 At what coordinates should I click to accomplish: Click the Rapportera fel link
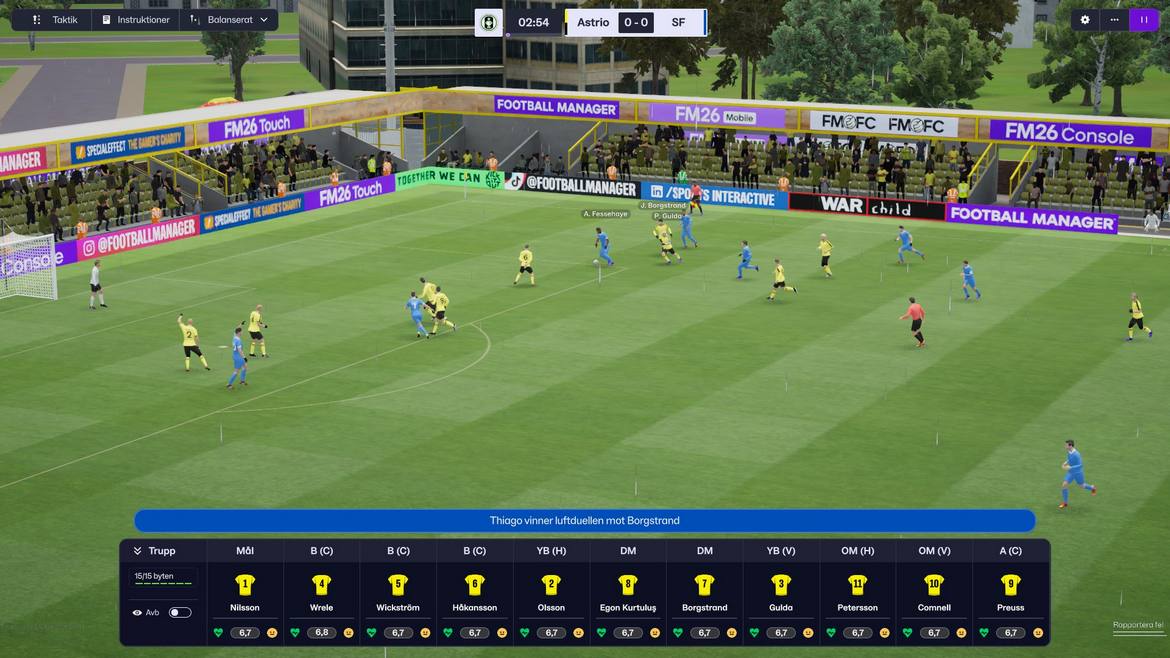1138,626
